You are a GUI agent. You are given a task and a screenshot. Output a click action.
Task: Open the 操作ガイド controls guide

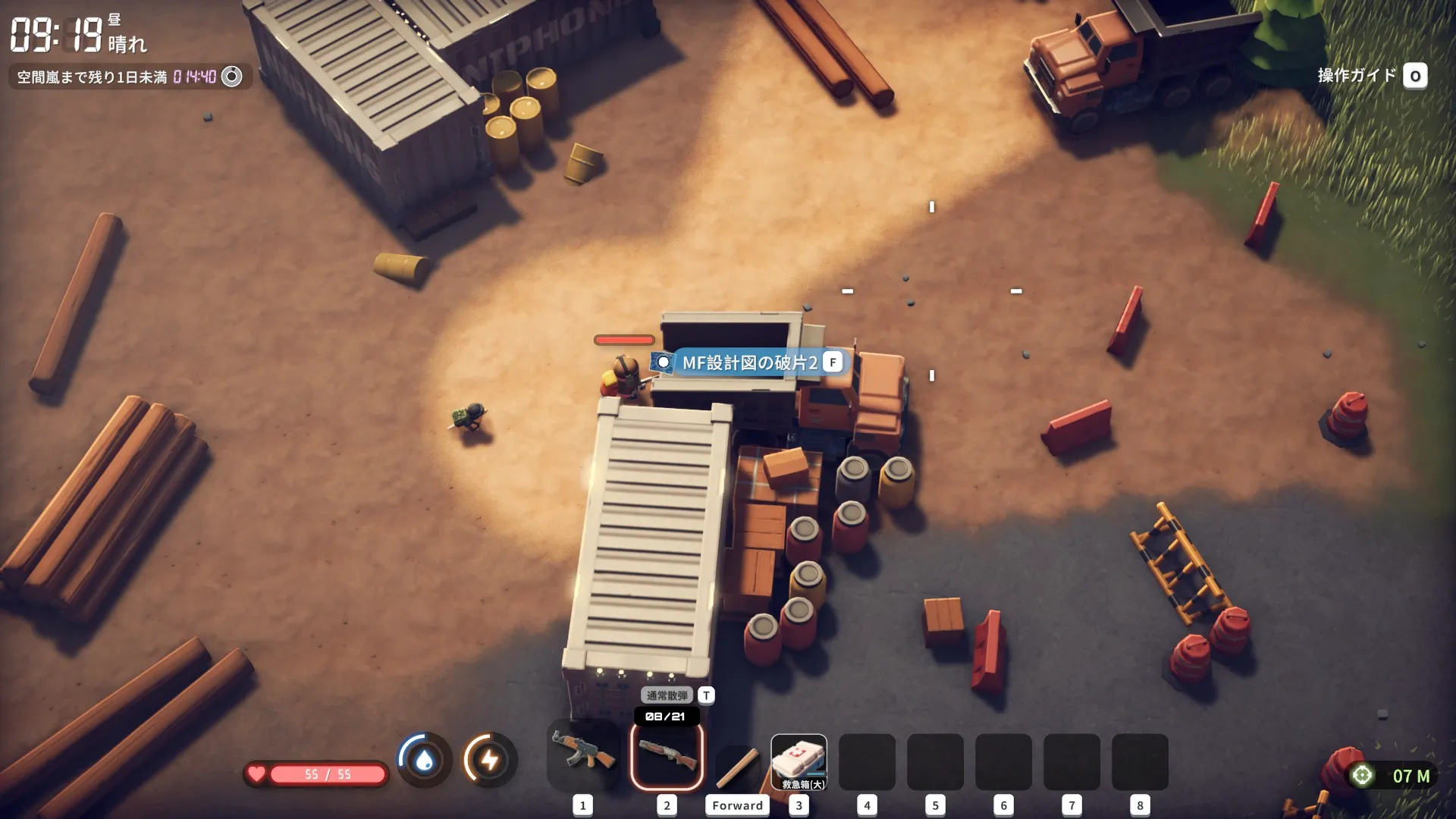pyautogui.click(x=1372, y=76)
